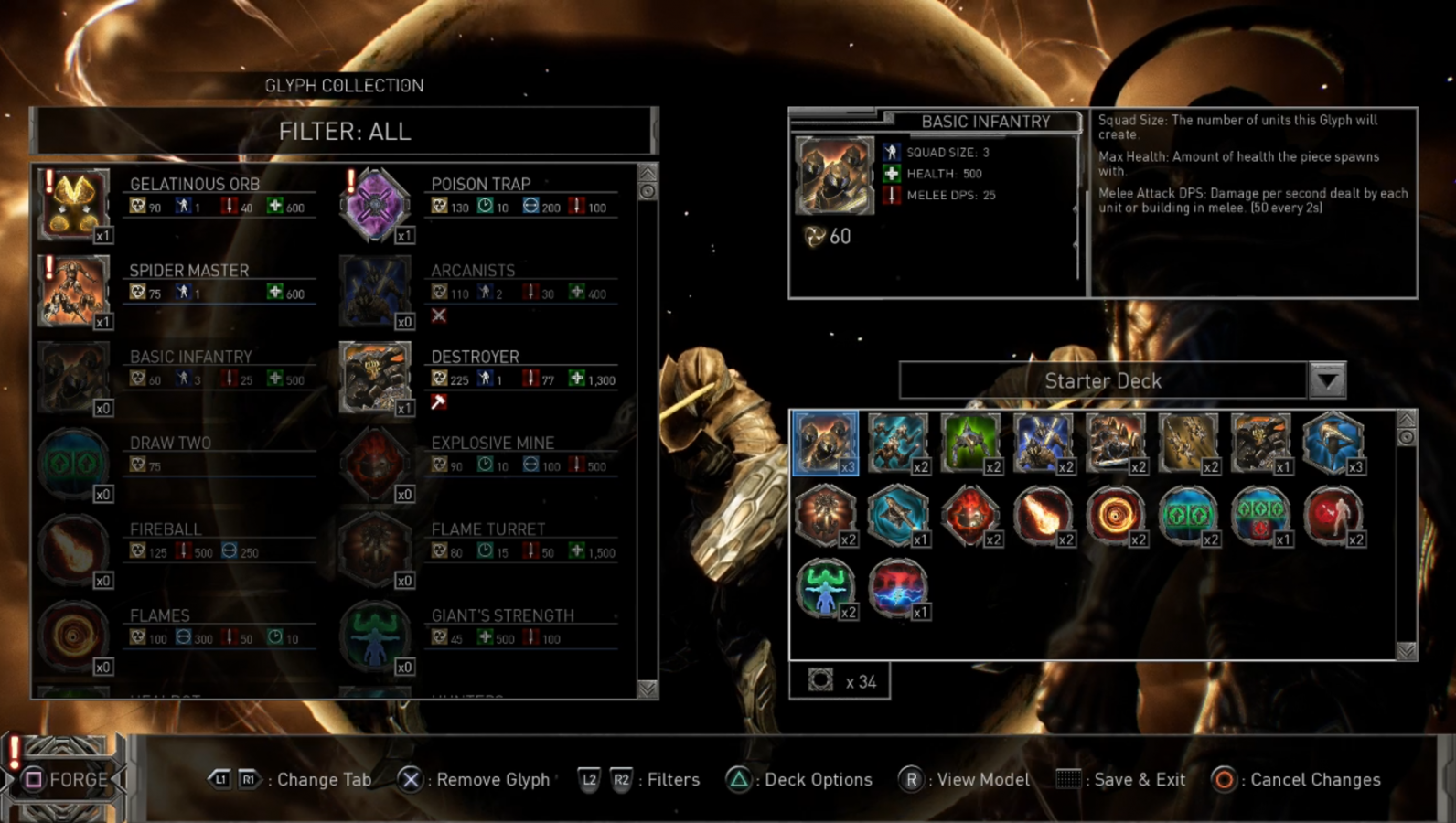Viewport: 1456px width, 823px height.
Task: Open the Starter Deck dropdown arrow
Action: click(x=1327, y=380)
